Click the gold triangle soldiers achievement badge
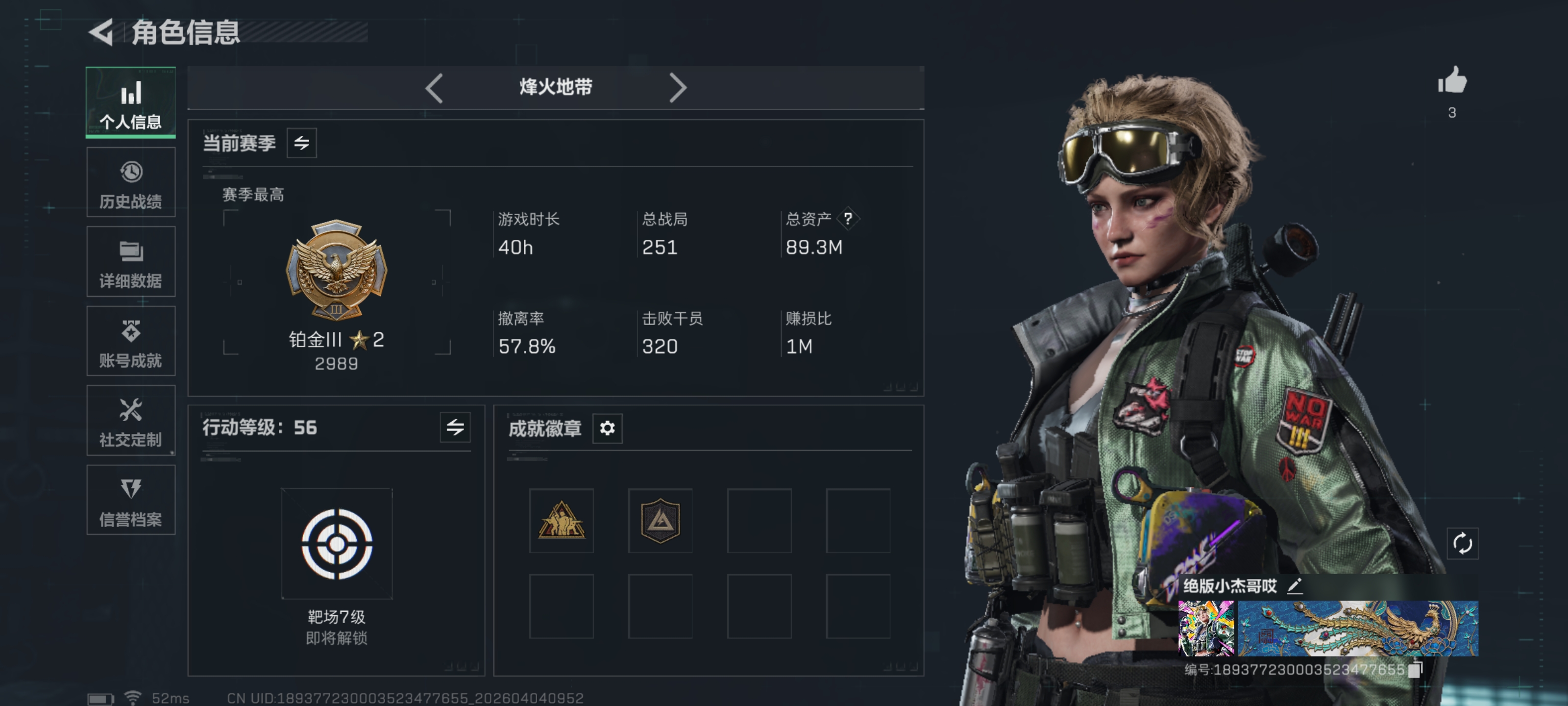 pos(561,521)
